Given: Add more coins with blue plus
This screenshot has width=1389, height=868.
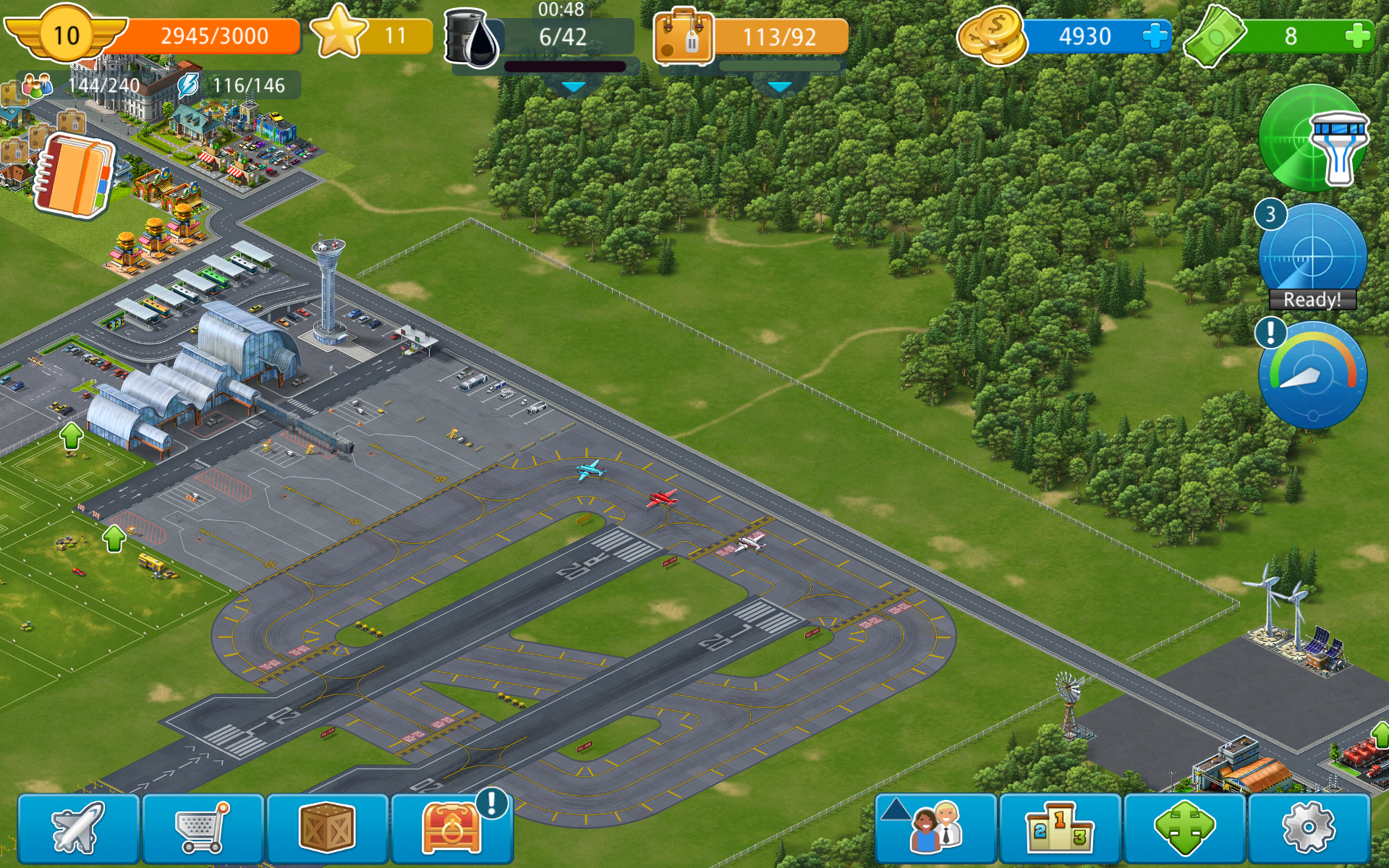Looking at the screenshot, I should 1155,36.
